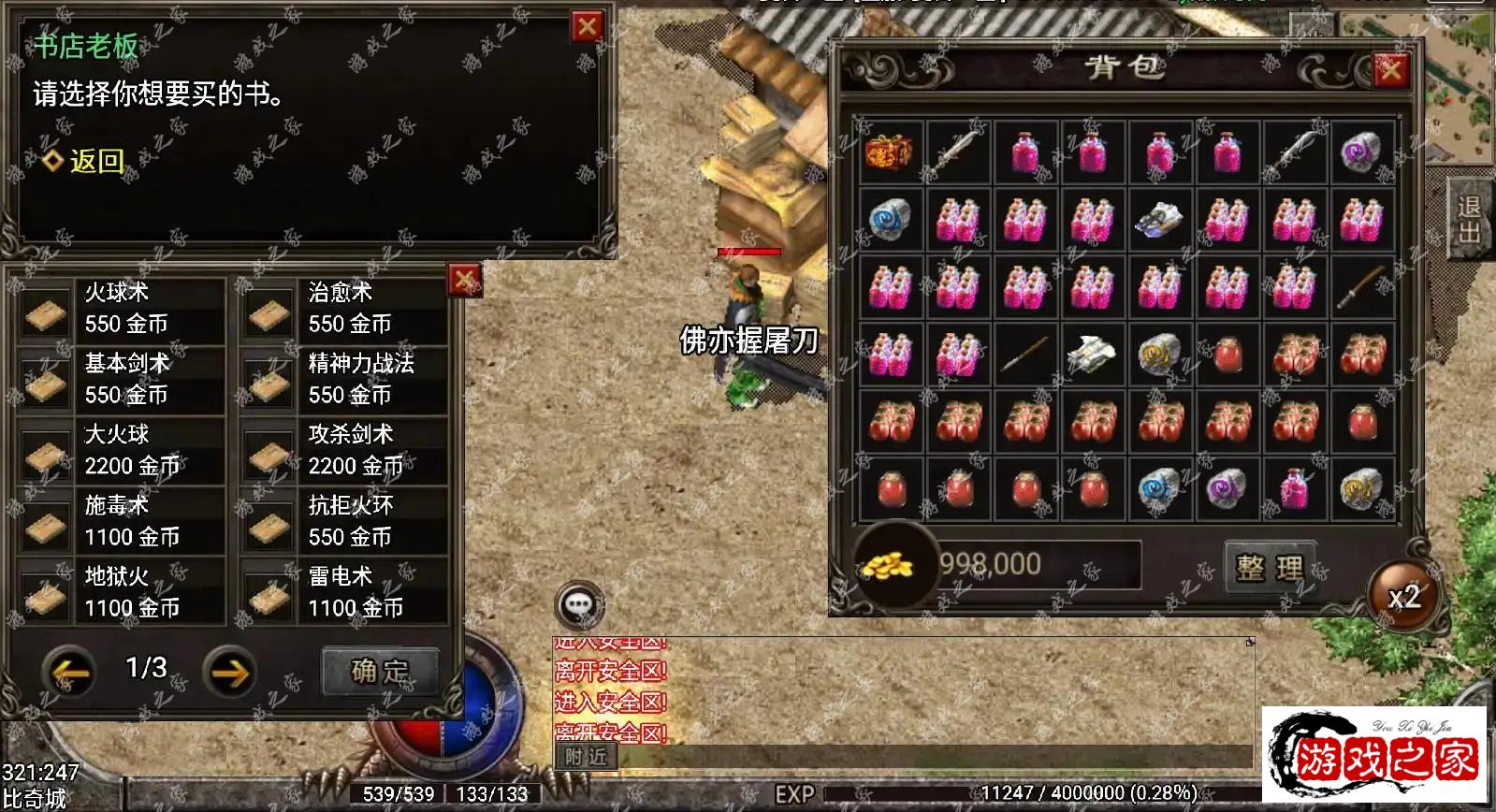Pick the 抗拒火环 skill book
The image size is (1496, 812).
344,522
